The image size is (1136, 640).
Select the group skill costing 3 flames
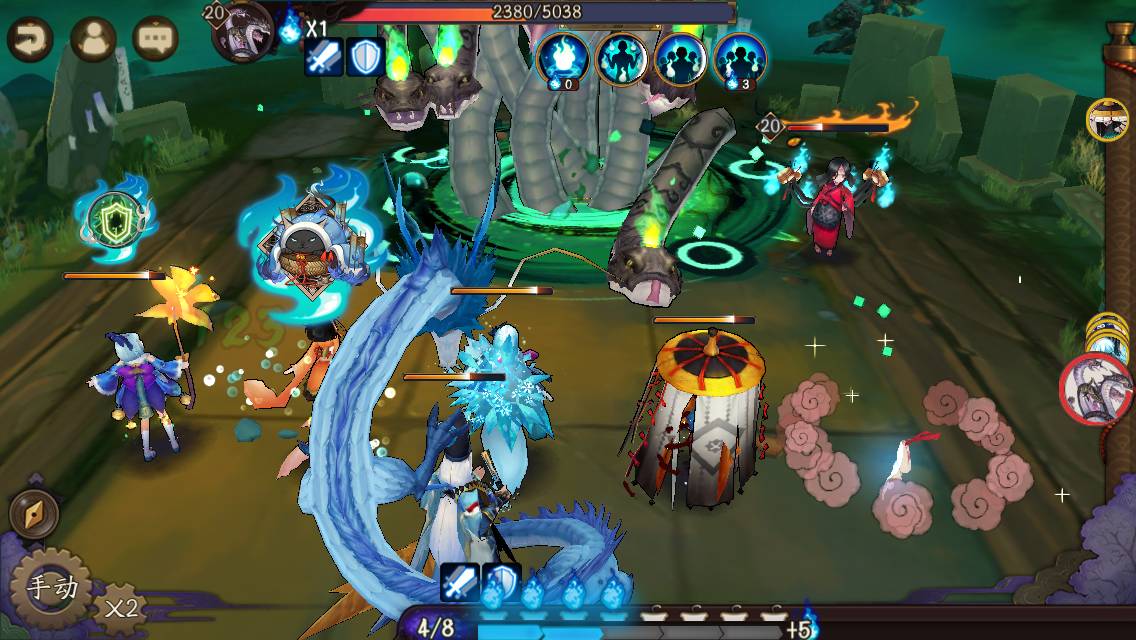pyautogui.click(x=740, y=58)
